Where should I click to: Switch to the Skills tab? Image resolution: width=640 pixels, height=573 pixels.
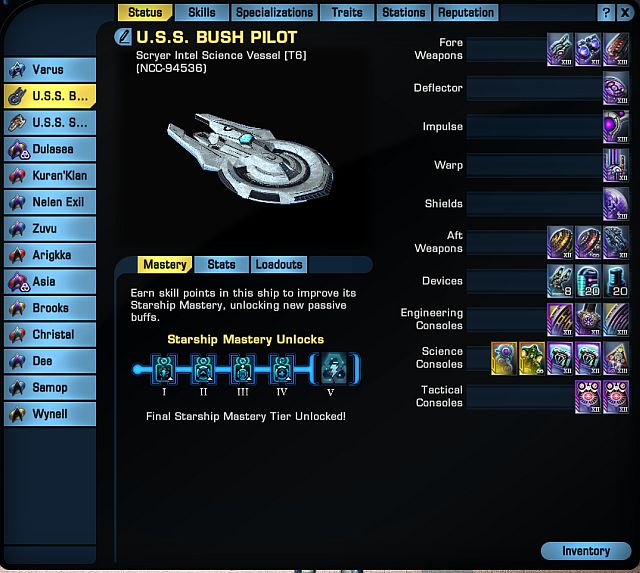(201, 13)
